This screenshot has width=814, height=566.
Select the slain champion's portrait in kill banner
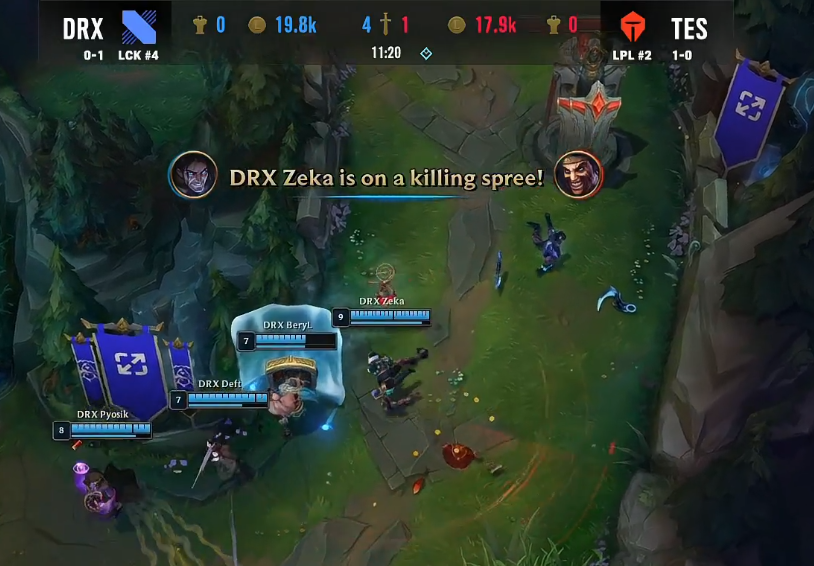pyautogui.click(x=578, y=177)
